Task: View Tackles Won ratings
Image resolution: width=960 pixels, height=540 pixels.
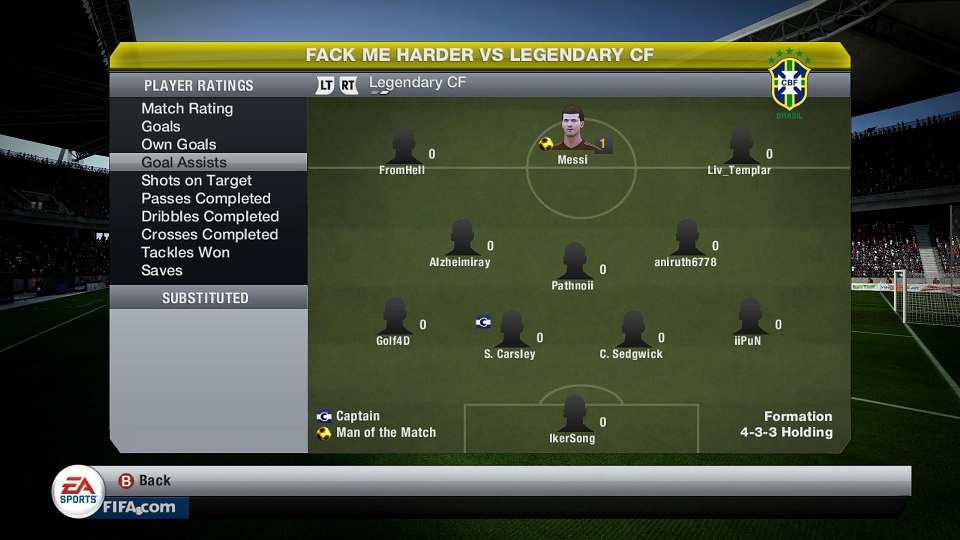Action: pyautogui.click(x=185, y=252)
